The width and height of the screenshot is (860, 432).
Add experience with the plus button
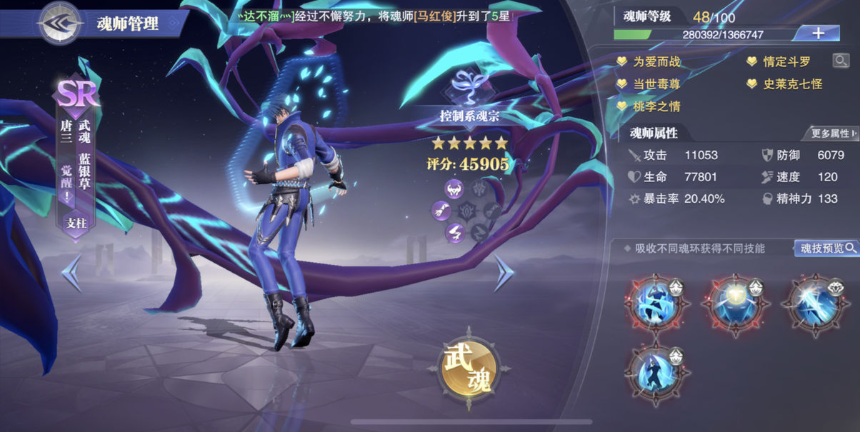[x=817, y=33]
